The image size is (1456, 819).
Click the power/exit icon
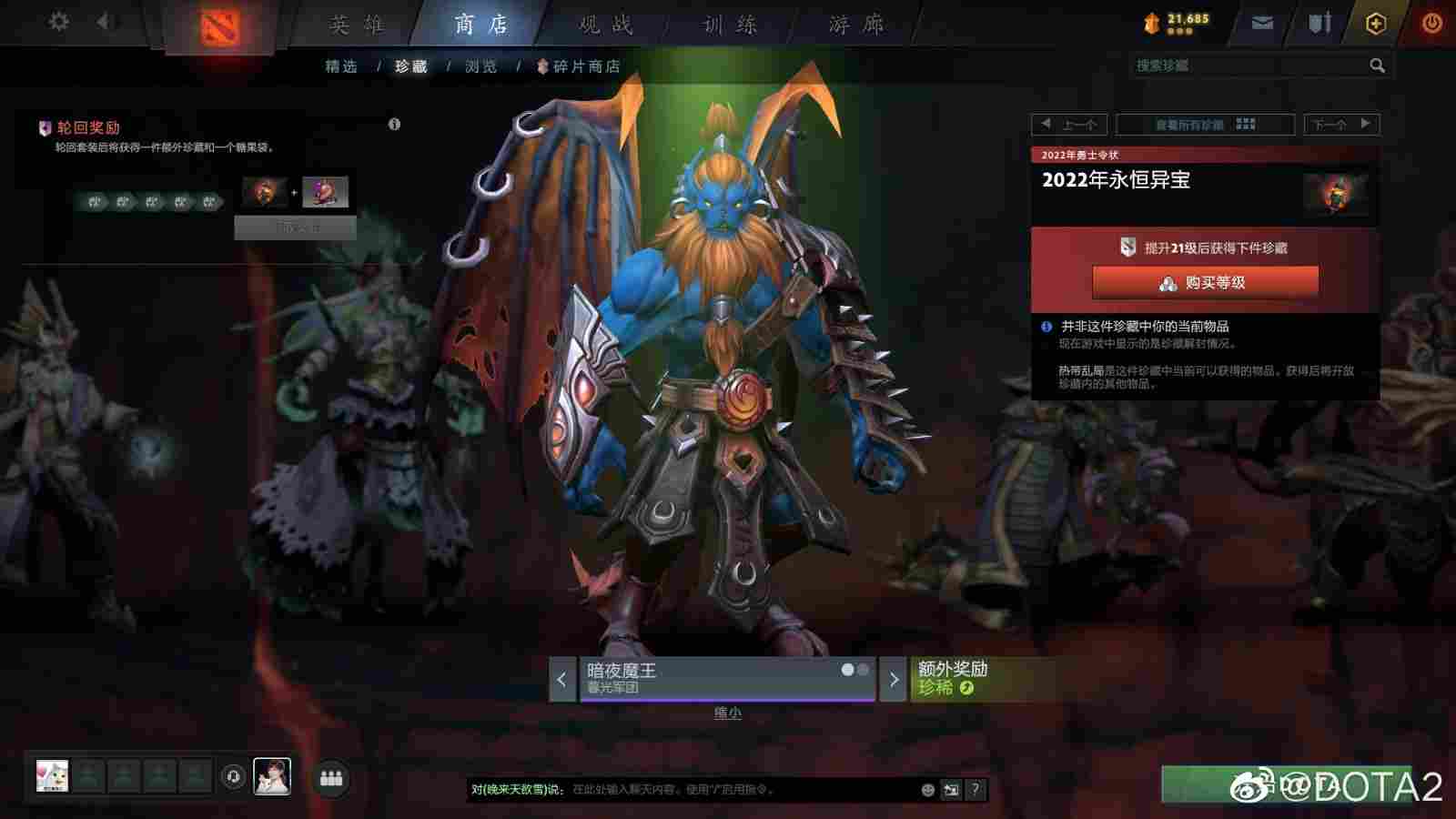[x=1431, y=21]
